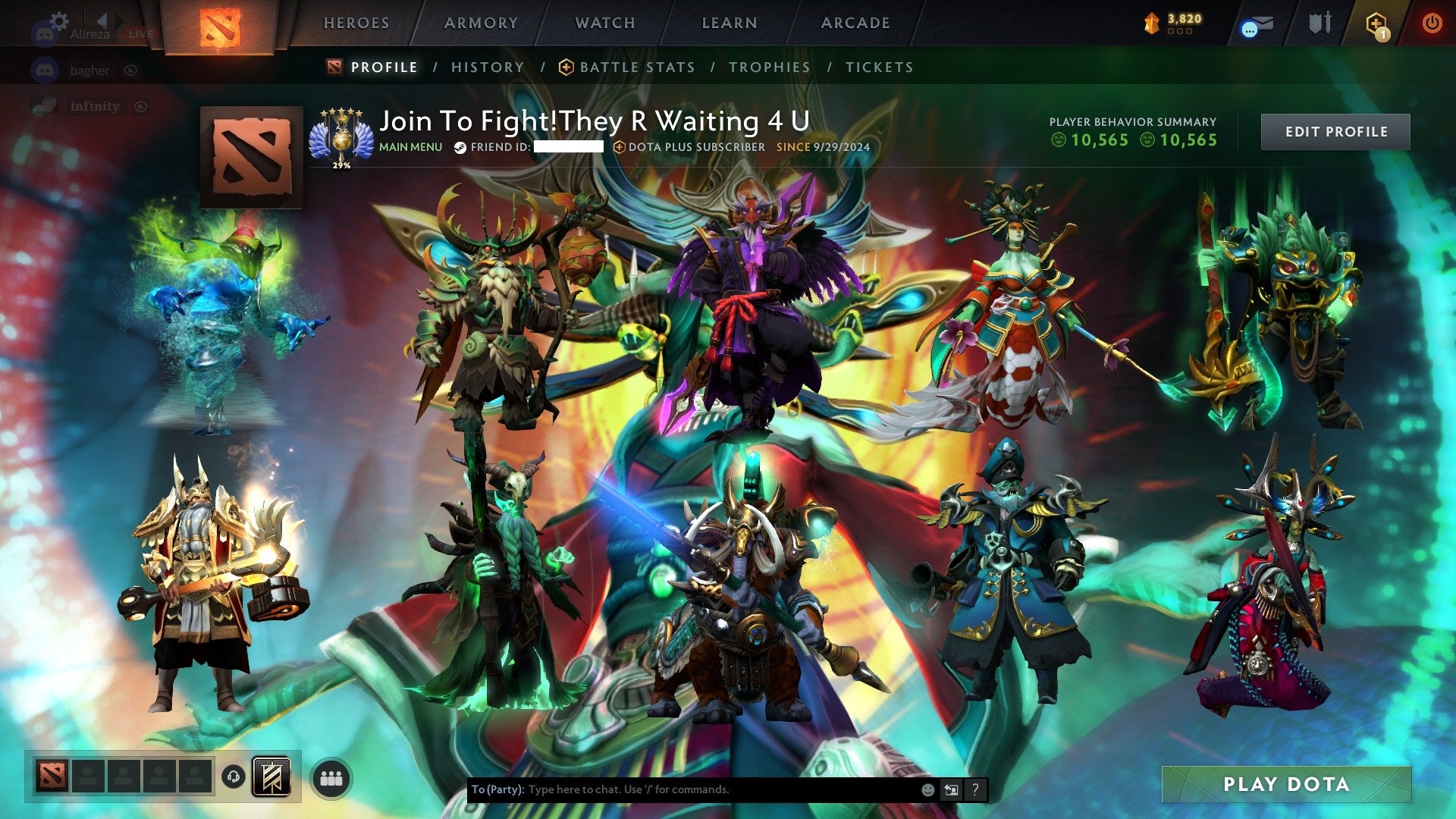
Task: Toggle the watch eye next to bagher
Action: click(x=131, y=70)
